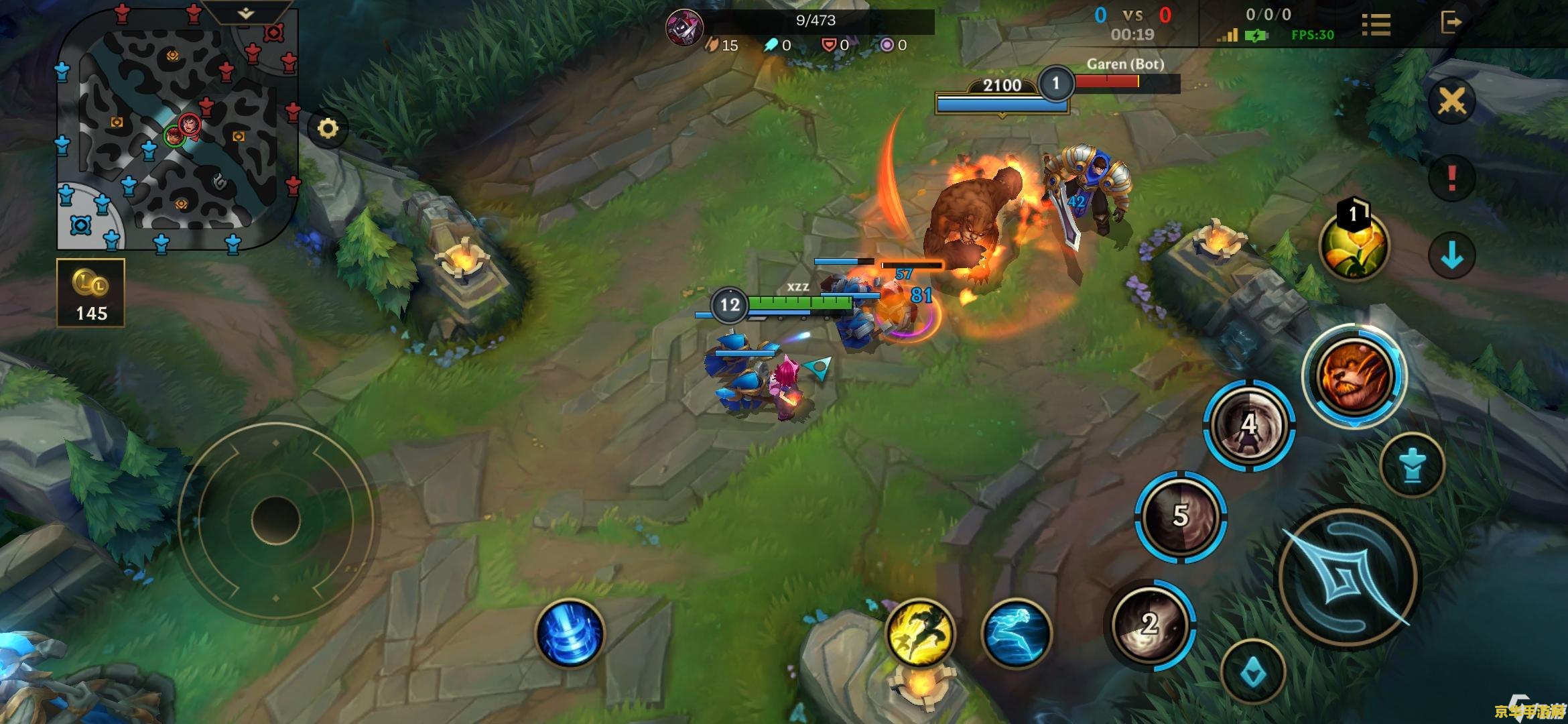
Task: Target the enemy champion portrait button
Action: click(x=1354, y=375)
